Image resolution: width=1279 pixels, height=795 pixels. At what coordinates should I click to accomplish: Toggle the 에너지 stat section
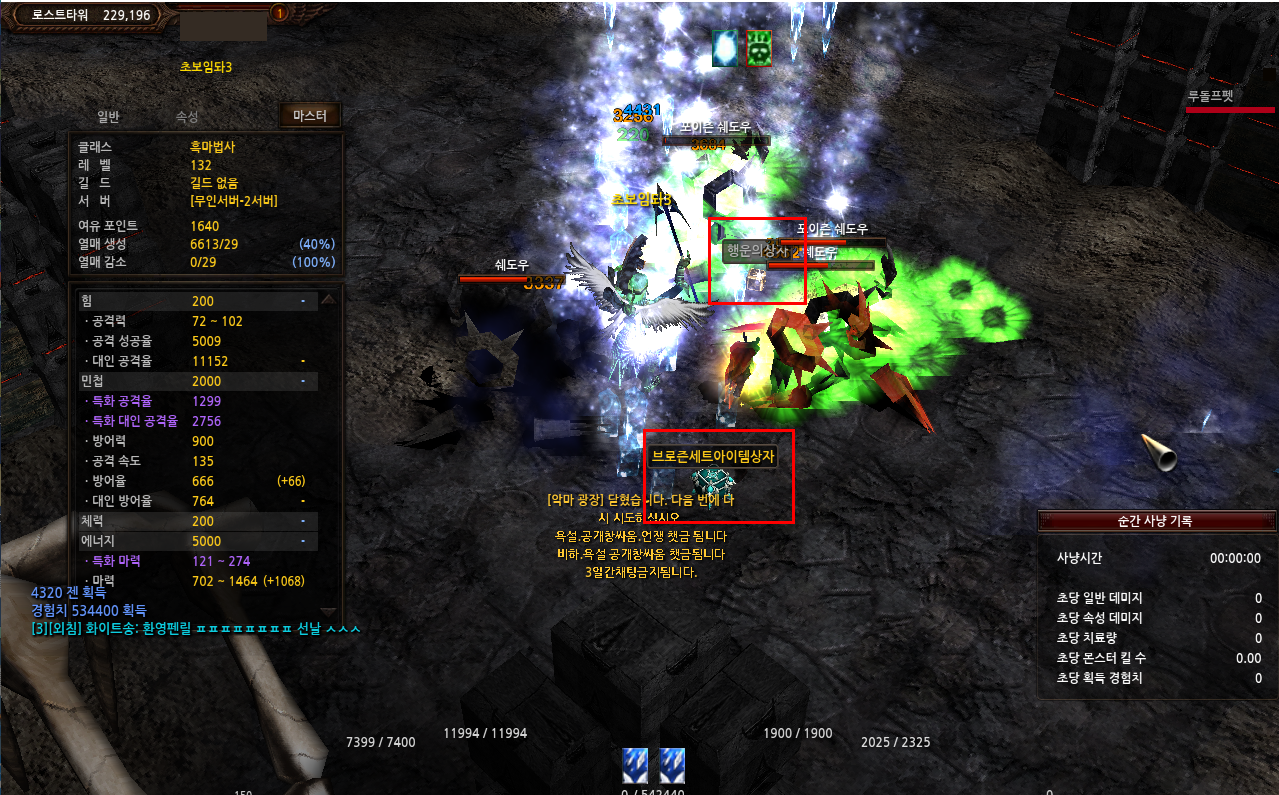302,541
